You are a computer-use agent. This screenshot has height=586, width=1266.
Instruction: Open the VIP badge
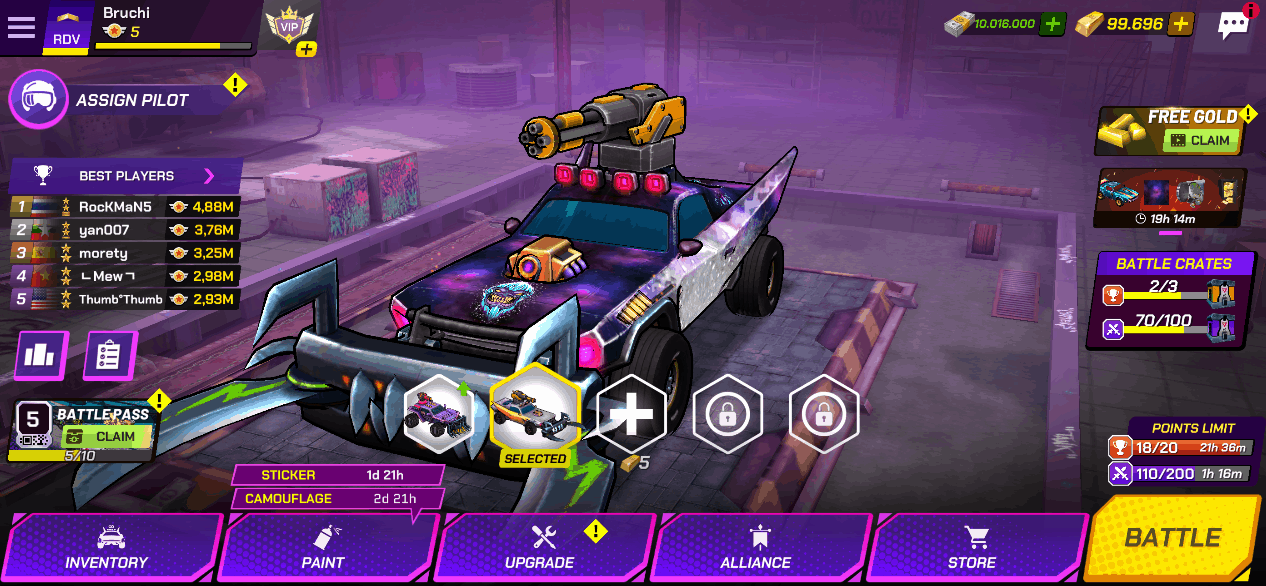click(x=289, y=27)
